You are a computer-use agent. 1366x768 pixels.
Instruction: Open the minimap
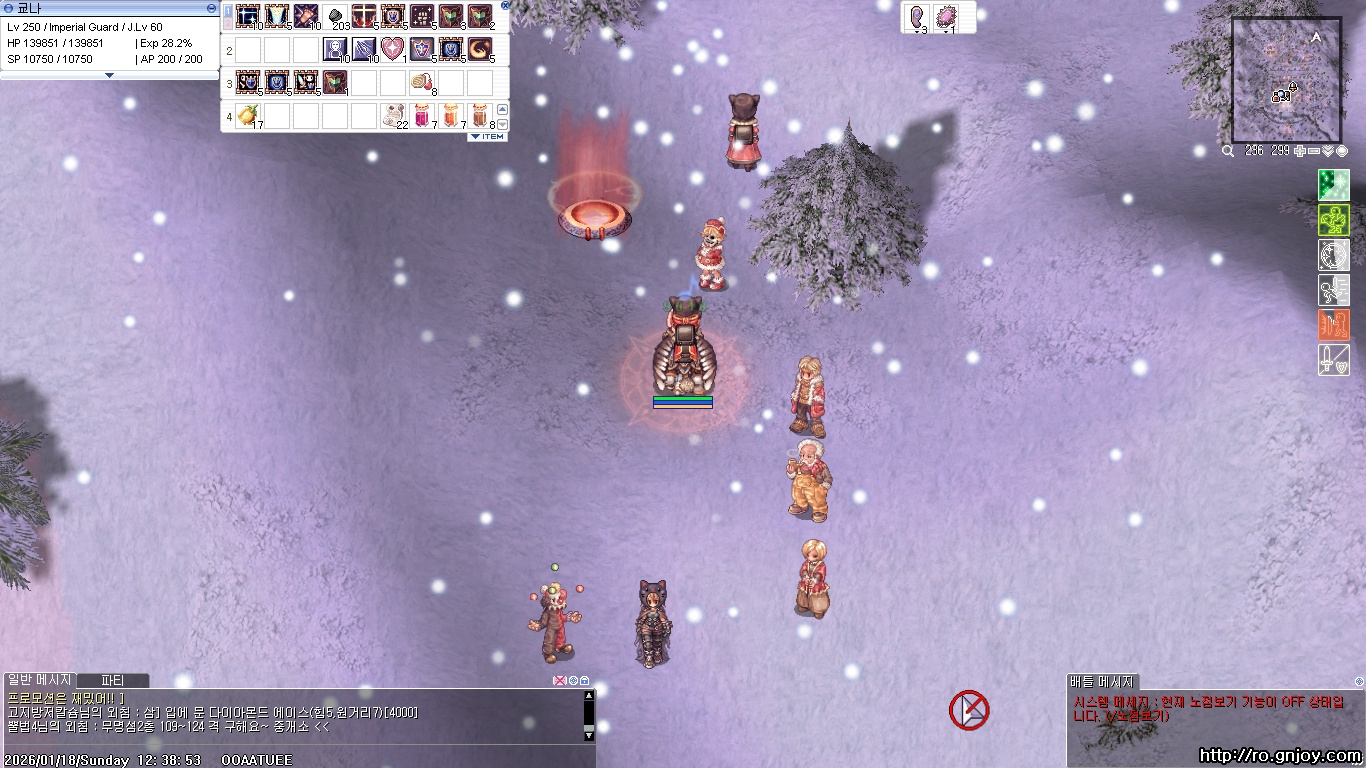click(x=1285, y=80)
